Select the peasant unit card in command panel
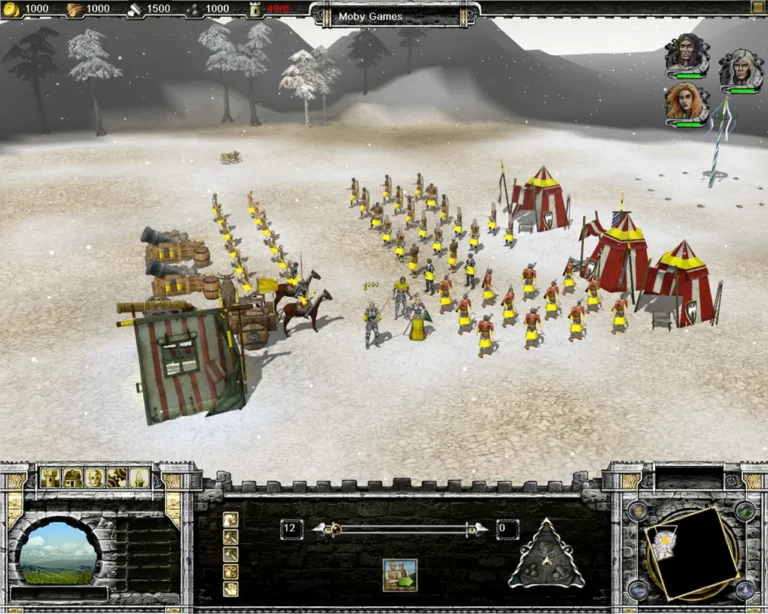 [x=399, y=574]
